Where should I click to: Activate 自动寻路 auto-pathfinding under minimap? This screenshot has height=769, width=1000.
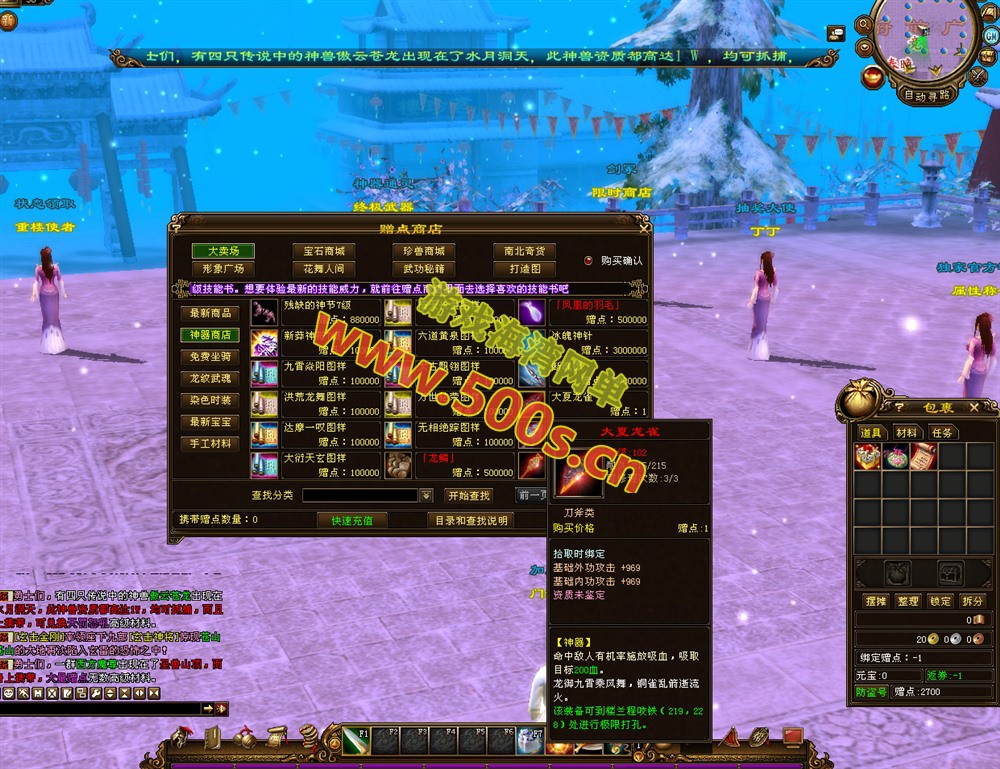point(926,95)
